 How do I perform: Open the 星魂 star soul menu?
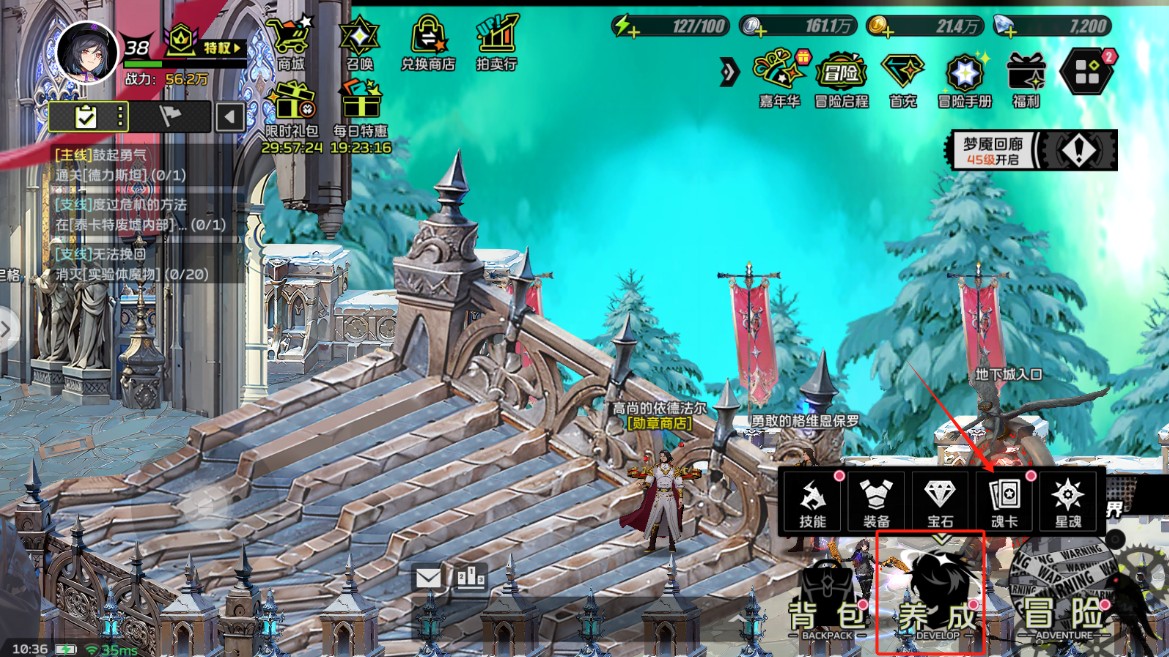(x=1067, y=499)
